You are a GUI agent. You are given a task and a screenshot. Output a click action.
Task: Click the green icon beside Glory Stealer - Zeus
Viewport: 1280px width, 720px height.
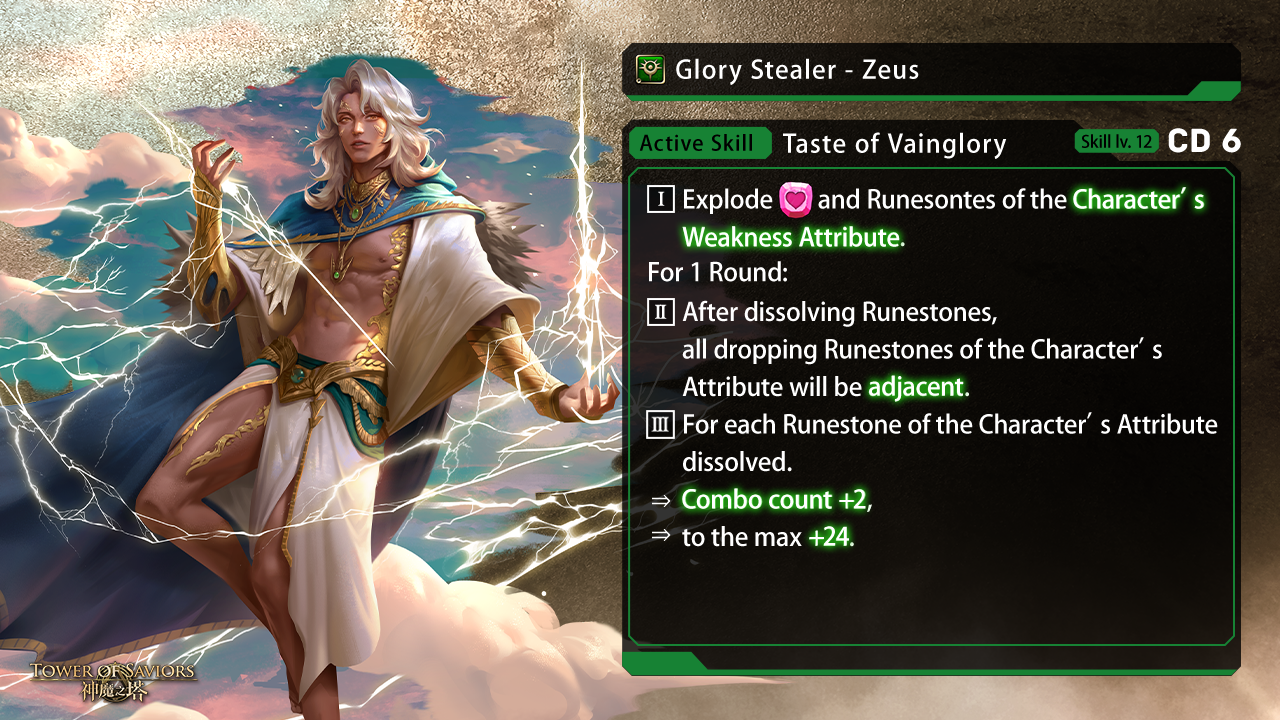[x=650, y=70]
